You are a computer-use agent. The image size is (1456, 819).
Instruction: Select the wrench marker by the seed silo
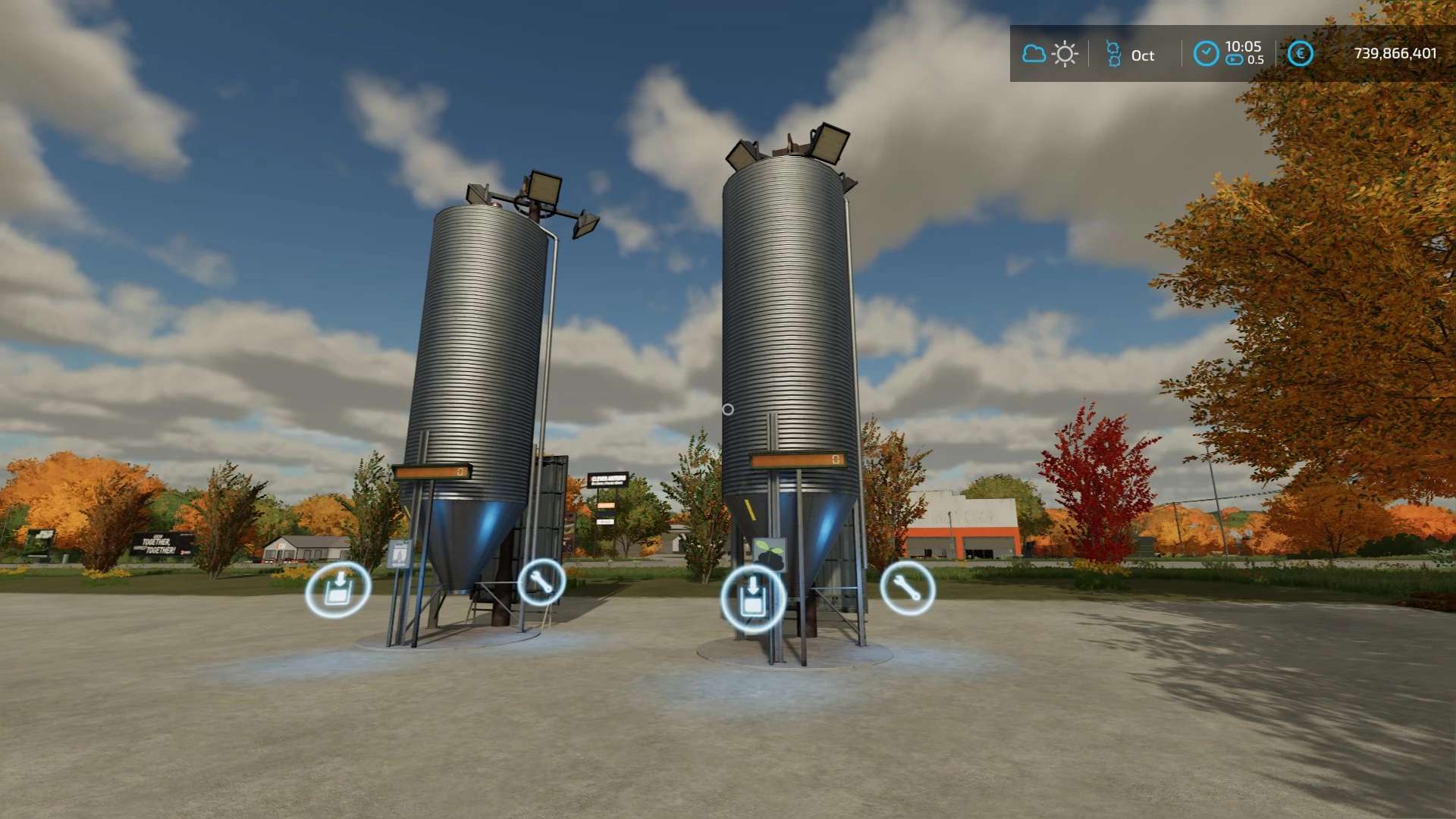click(x=907, y=588)
